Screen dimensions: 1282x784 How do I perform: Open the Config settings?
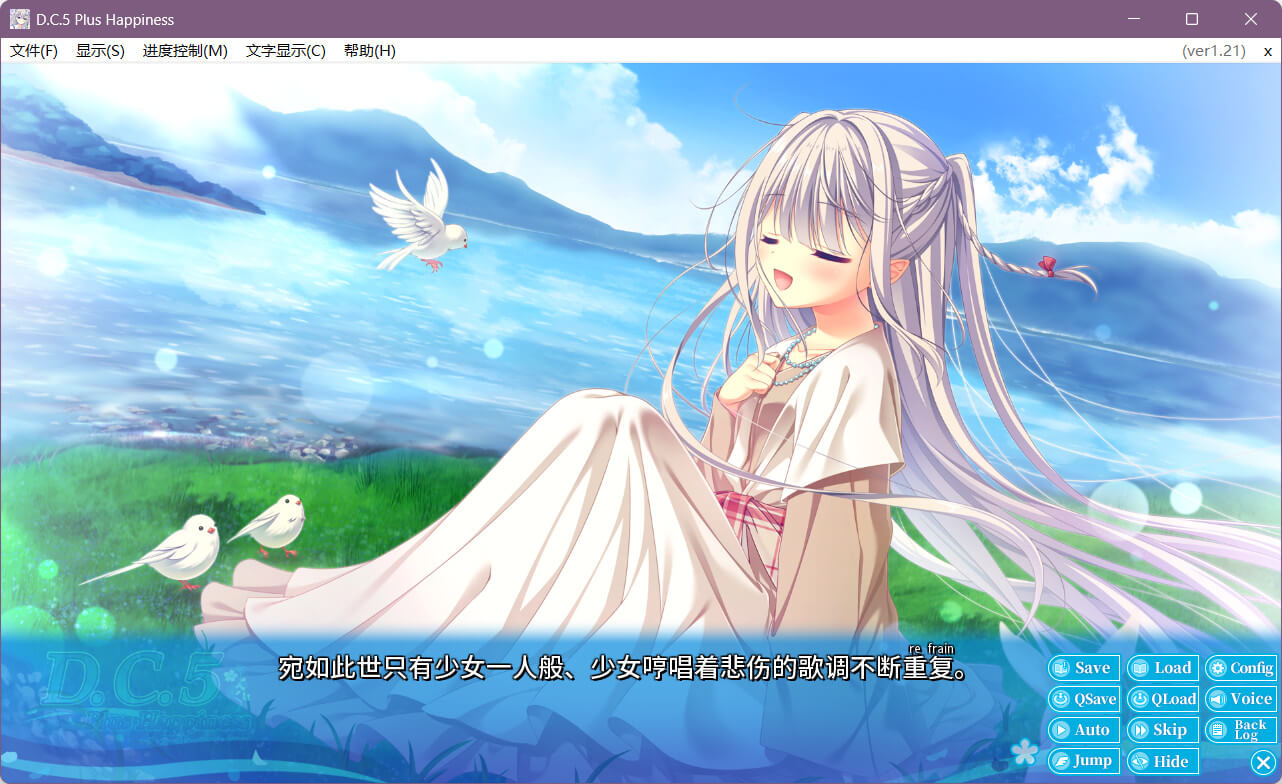[1240, 668]
